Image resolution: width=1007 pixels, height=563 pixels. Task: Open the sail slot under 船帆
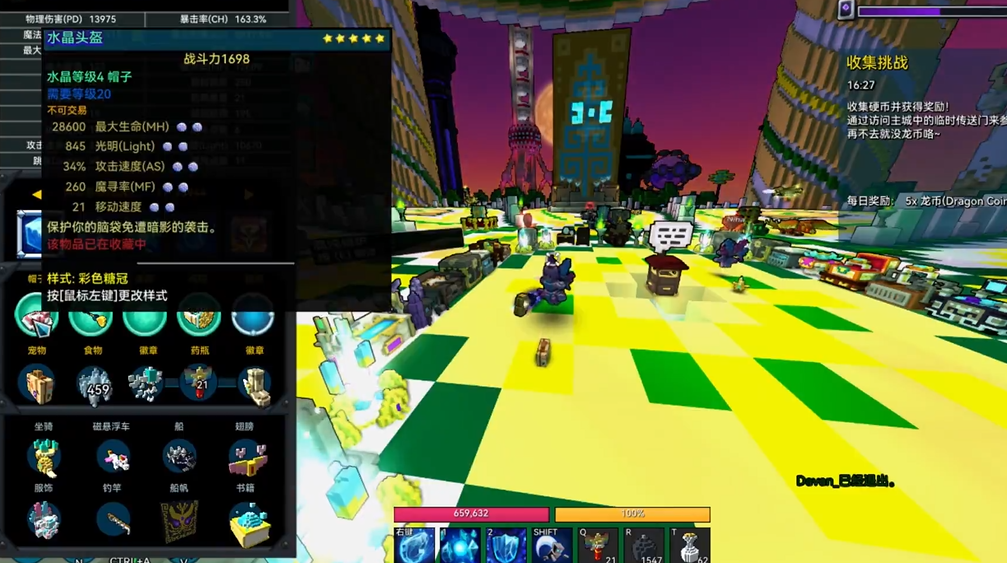(179, 520)
